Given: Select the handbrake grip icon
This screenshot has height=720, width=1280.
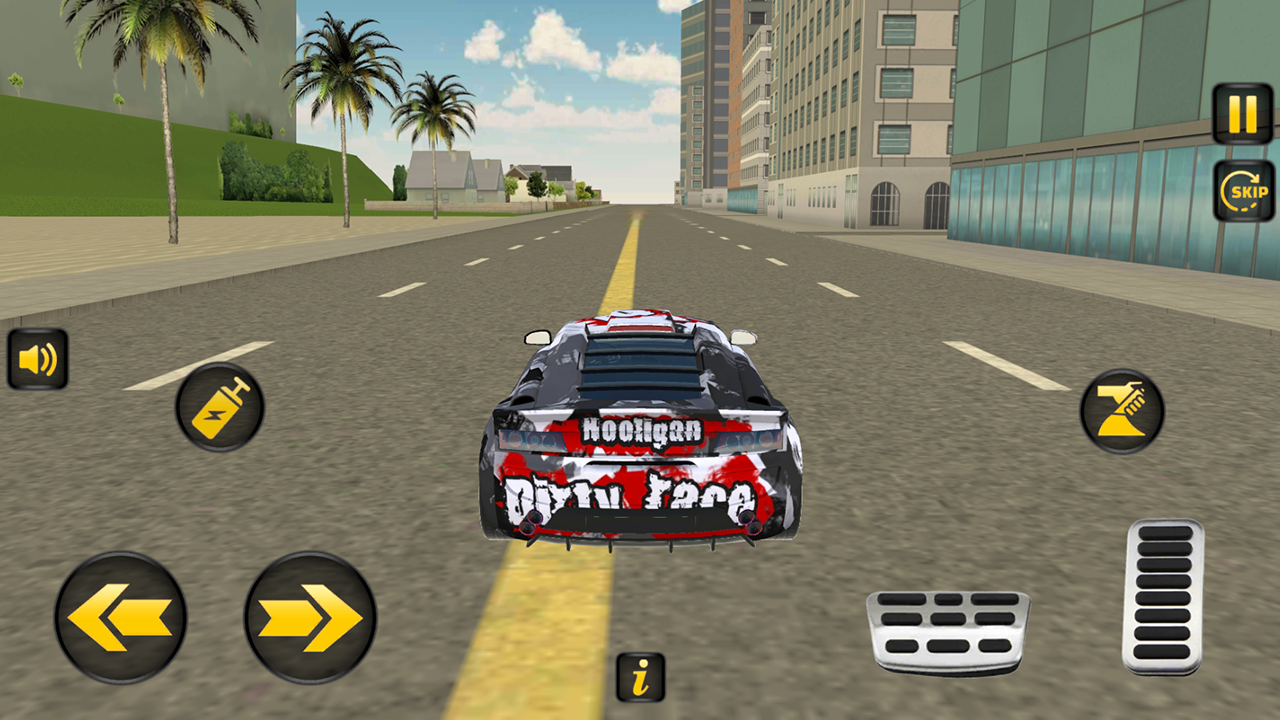Looking at the screenshot, I should tap(1124, 410).
